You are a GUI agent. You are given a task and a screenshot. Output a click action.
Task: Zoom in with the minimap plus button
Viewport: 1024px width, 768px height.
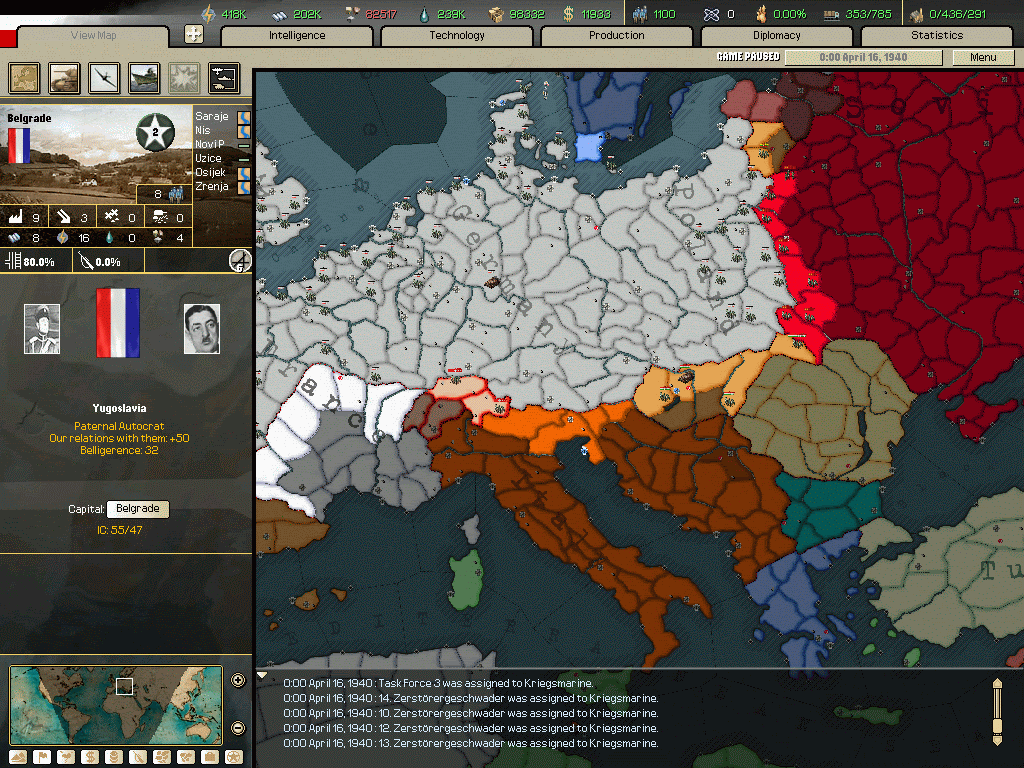(x=238, y=681)
